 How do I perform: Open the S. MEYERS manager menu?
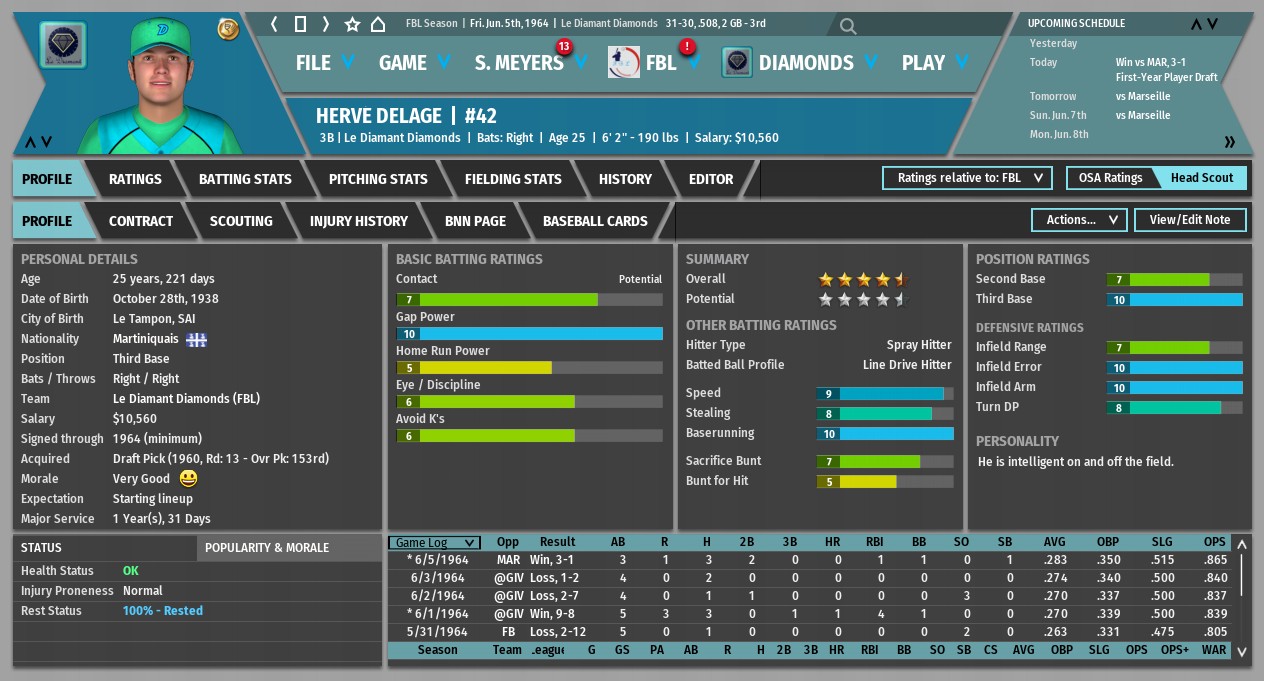pos(530,63)
